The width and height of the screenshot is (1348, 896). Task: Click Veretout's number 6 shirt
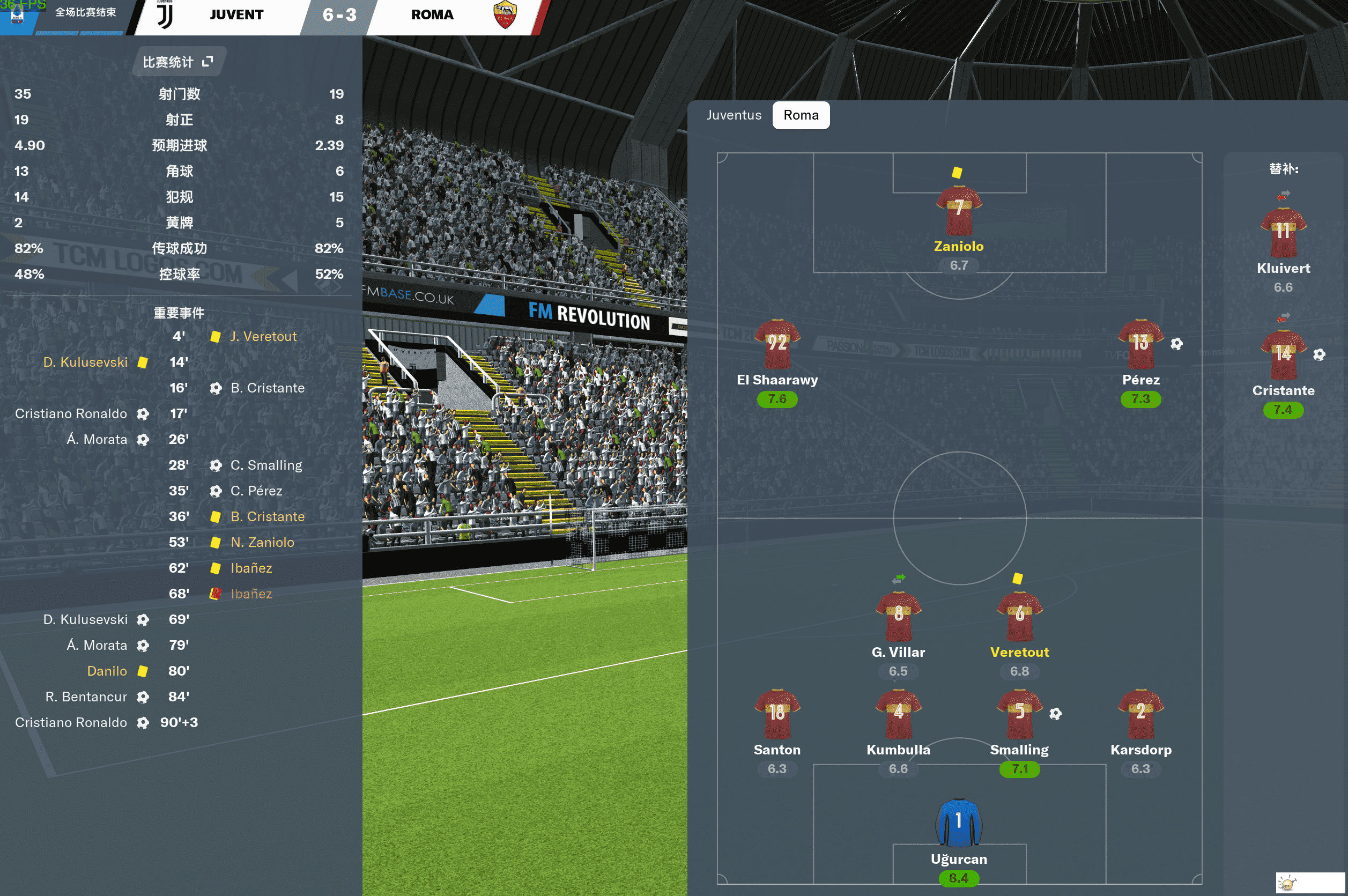point(1019,617)
